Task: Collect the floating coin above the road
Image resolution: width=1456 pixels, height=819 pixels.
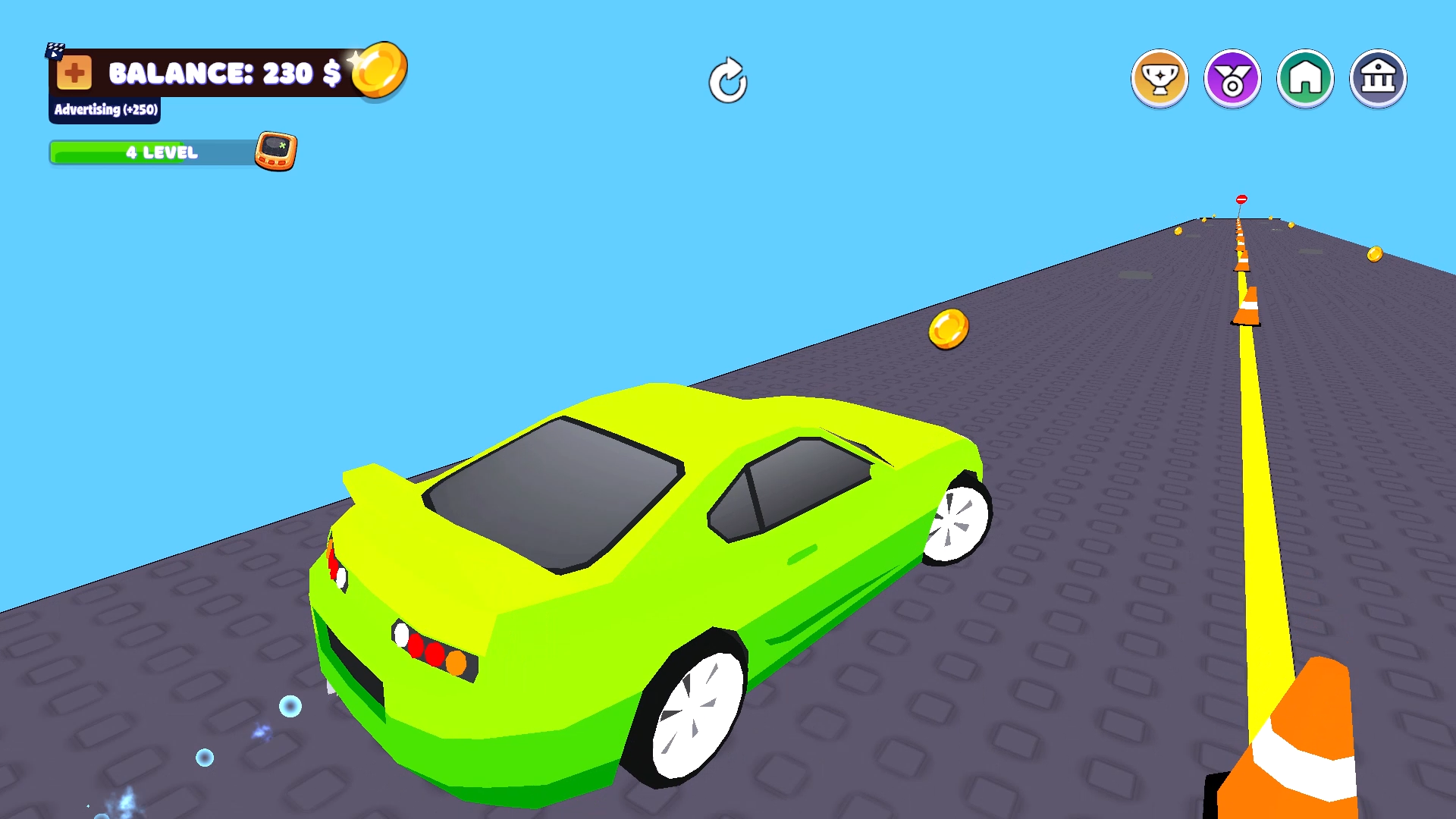Action: coord(949,329)
